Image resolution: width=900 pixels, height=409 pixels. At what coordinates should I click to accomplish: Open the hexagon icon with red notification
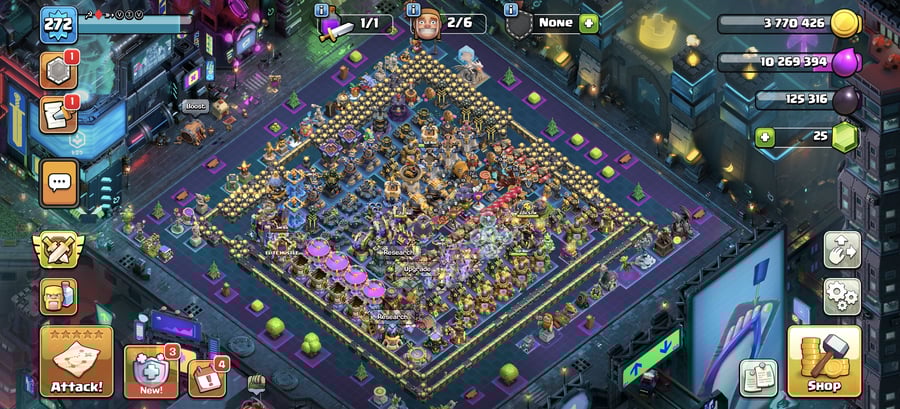click(59, 70)
